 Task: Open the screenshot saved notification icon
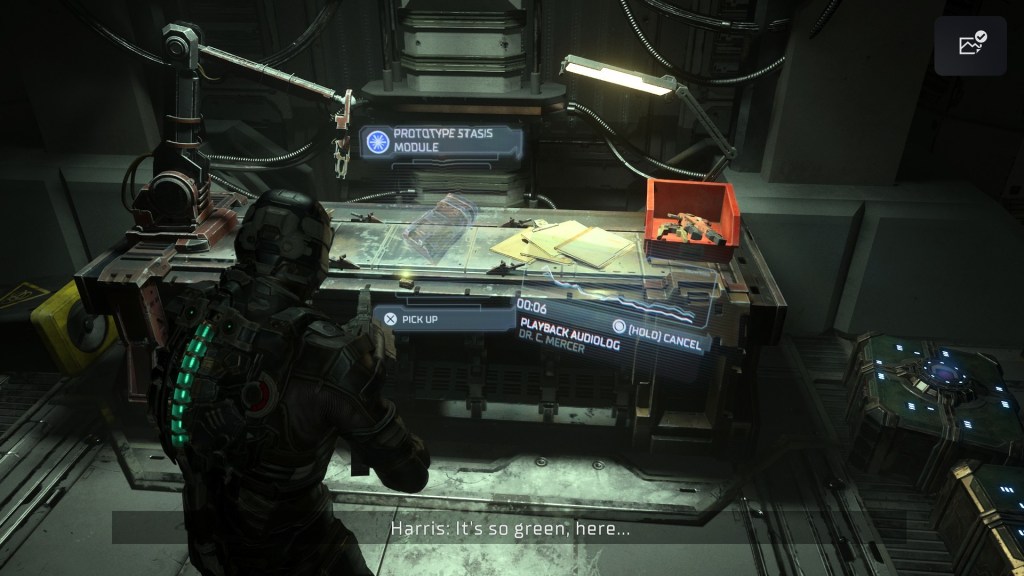970,45
